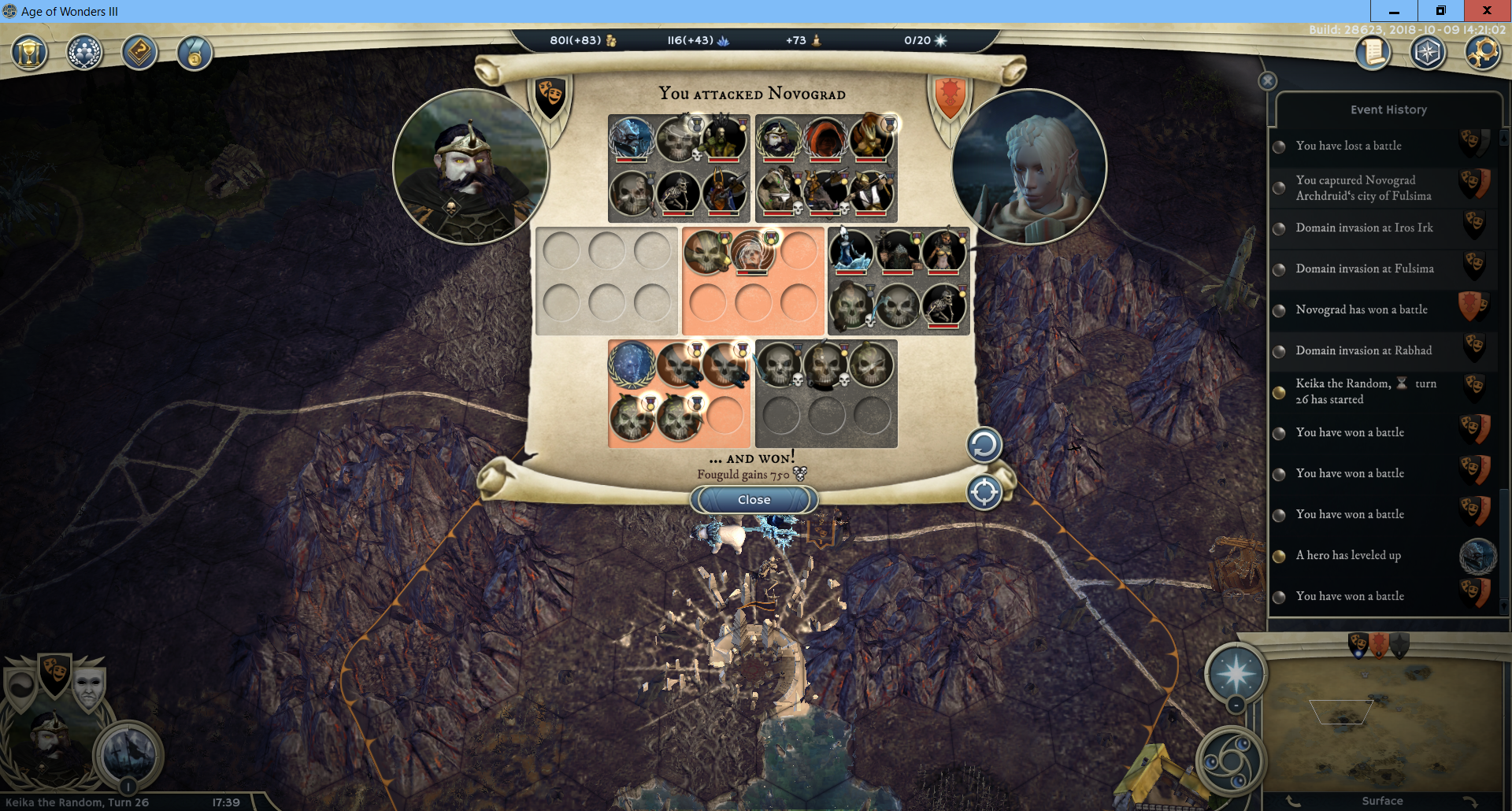Open 'You have lost a battle' event

coord(1348,146)
